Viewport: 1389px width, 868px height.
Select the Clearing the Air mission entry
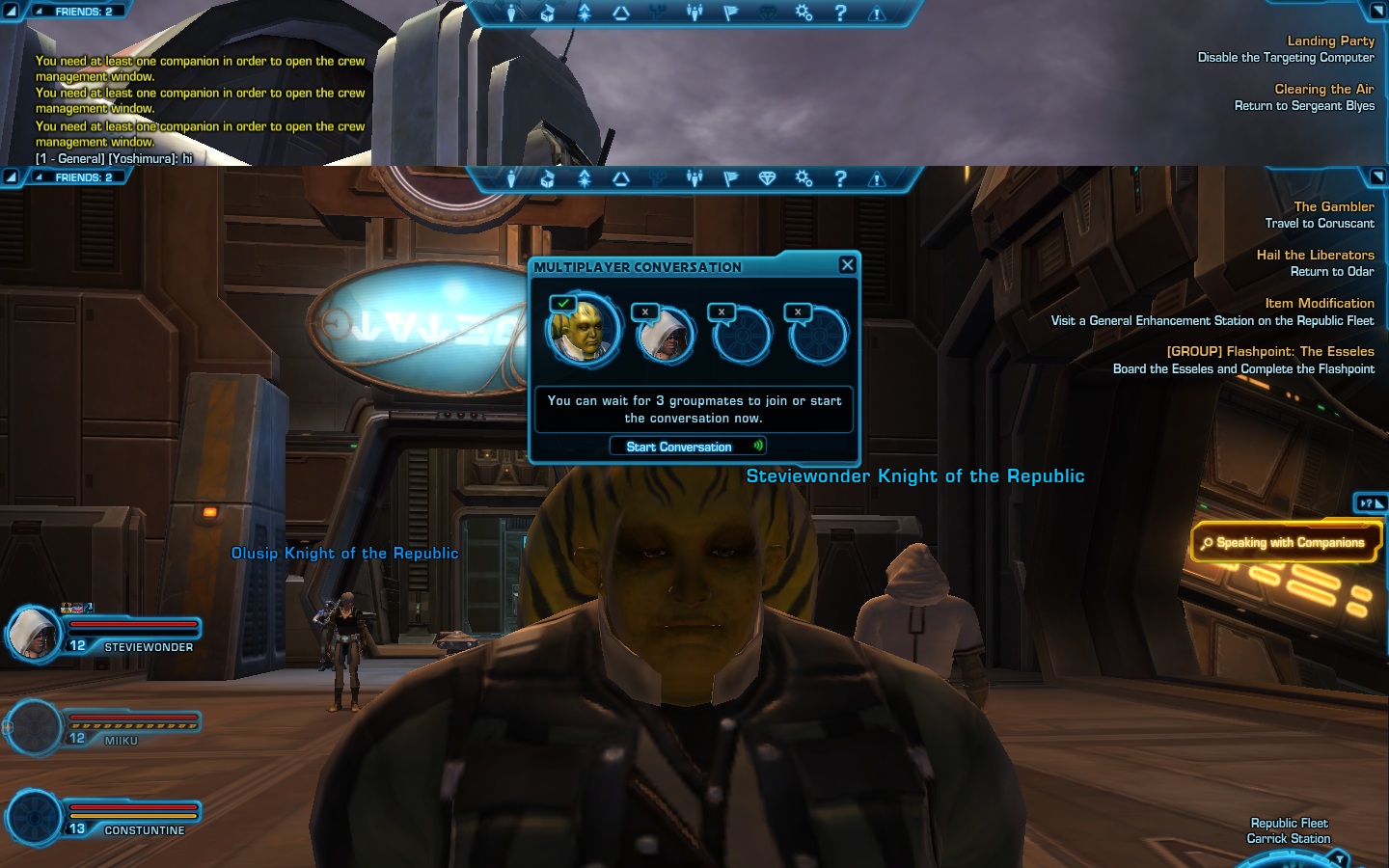1323,89
